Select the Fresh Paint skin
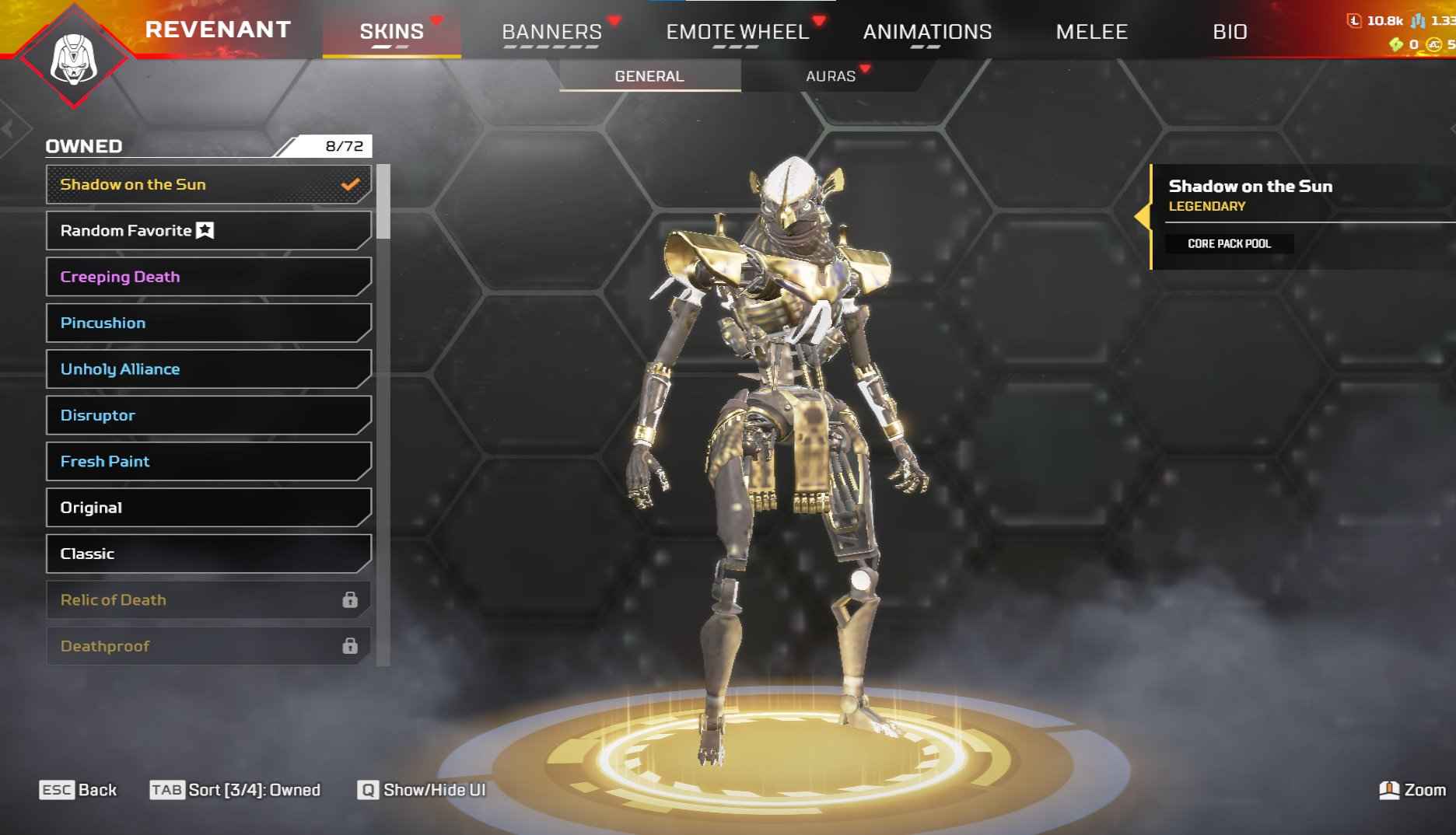The image size is (1456, 835). [208, 461]
